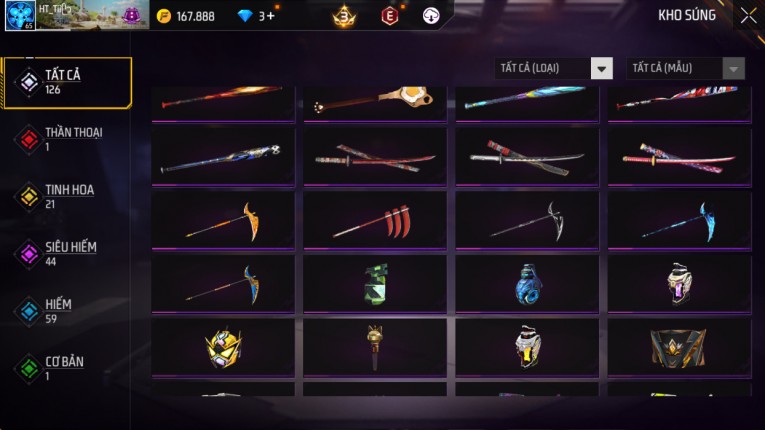
Task: Open the player profile avatar
Action: (20, 16)
